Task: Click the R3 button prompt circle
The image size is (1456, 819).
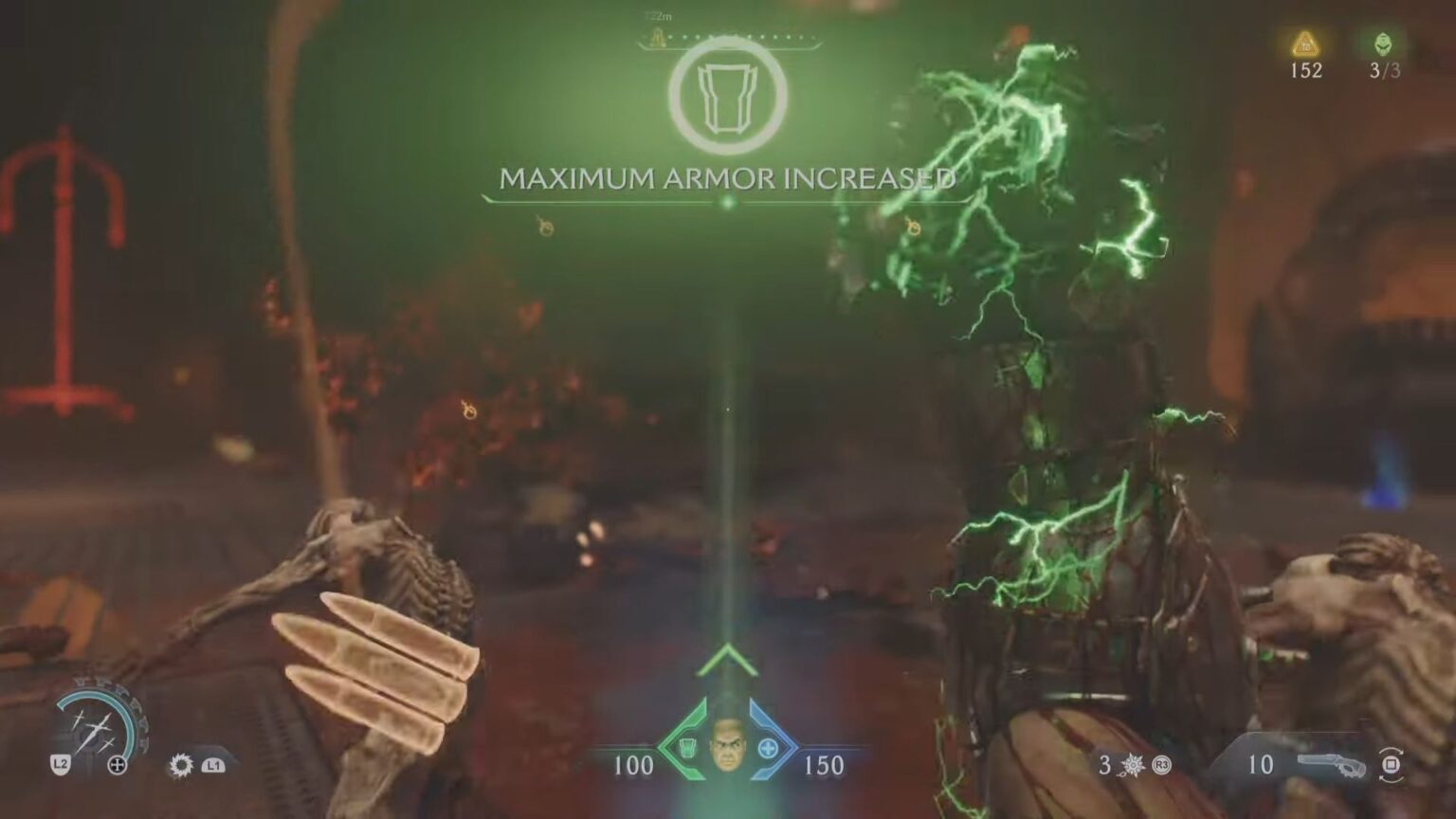Action: click(x=1160, y=764)
